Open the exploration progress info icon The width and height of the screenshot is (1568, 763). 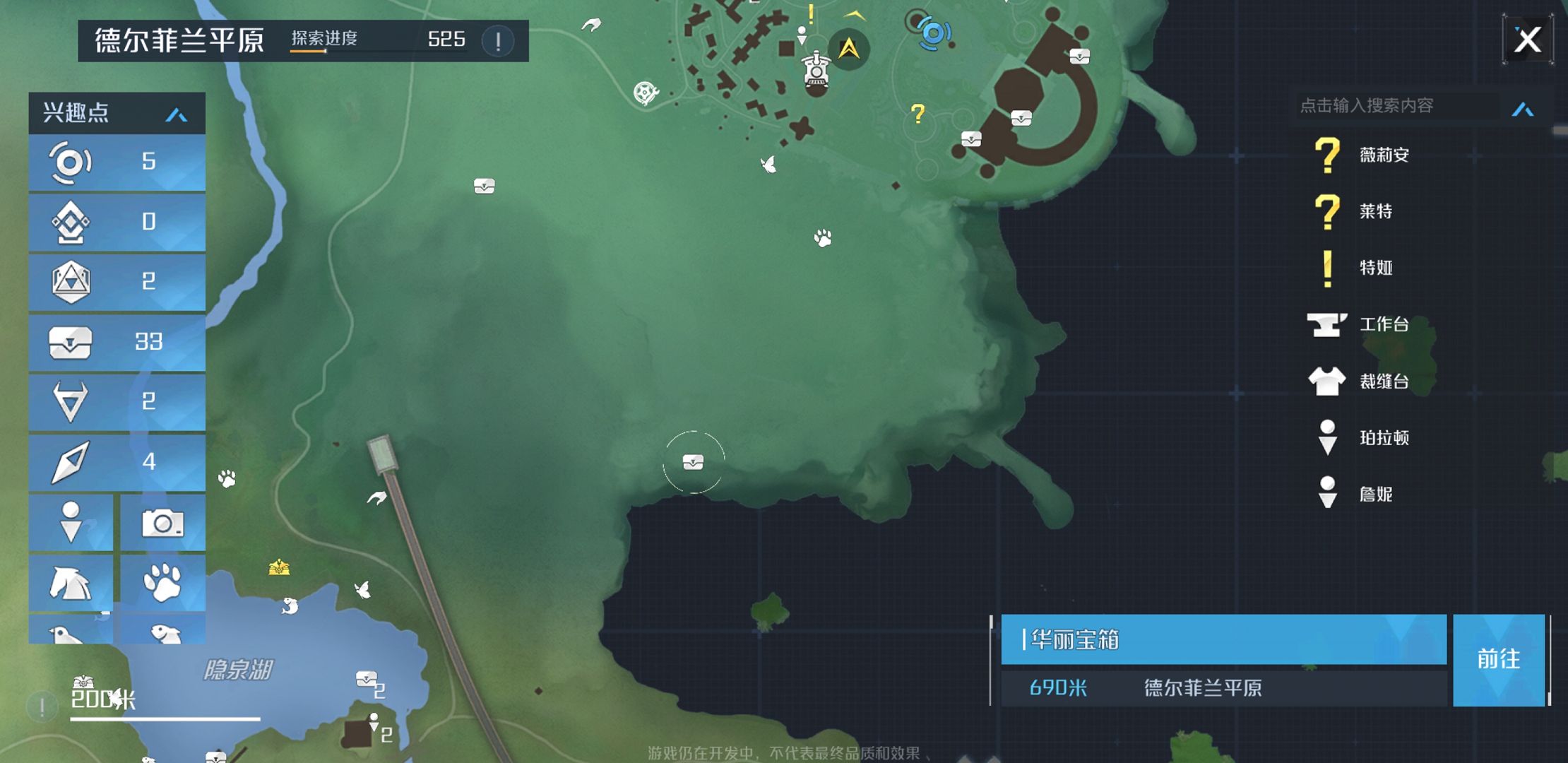pyautogui.click(x=498, y=41)
